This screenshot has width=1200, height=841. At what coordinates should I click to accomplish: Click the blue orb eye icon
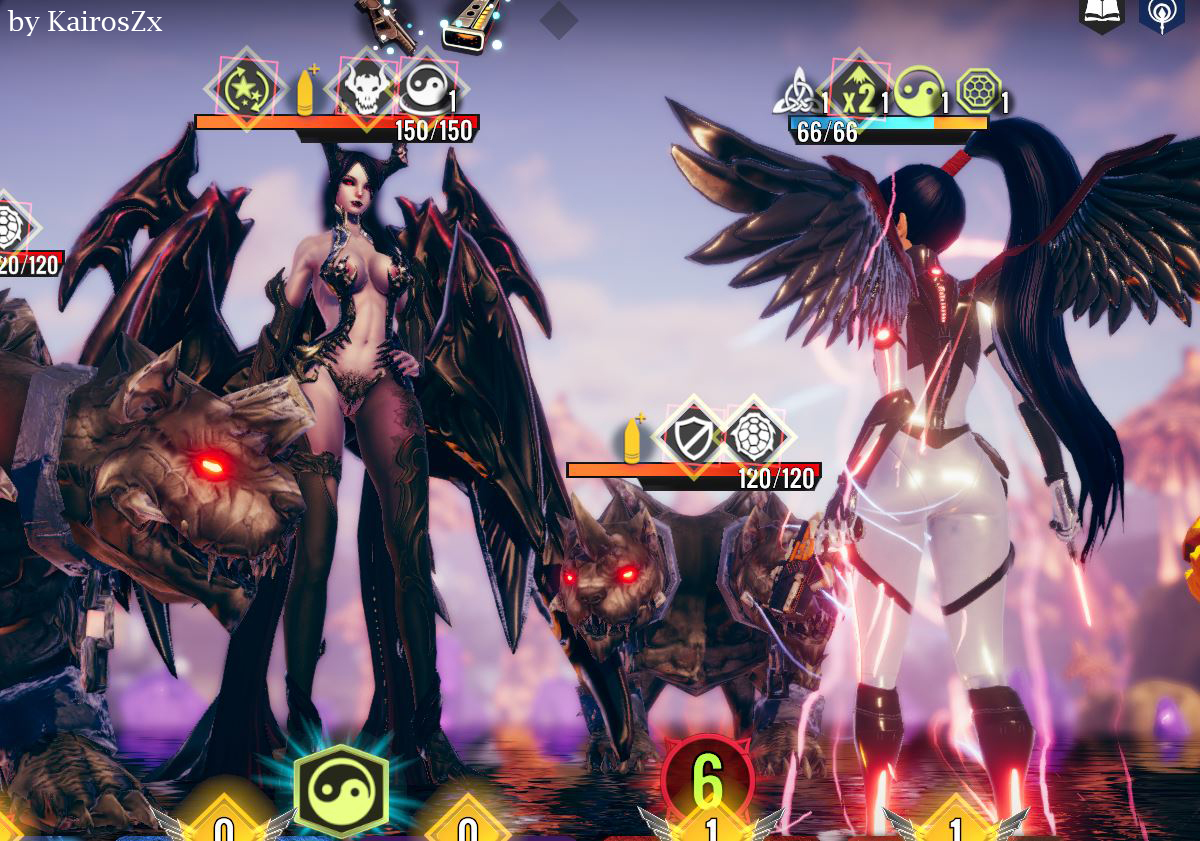point(1161,15)
